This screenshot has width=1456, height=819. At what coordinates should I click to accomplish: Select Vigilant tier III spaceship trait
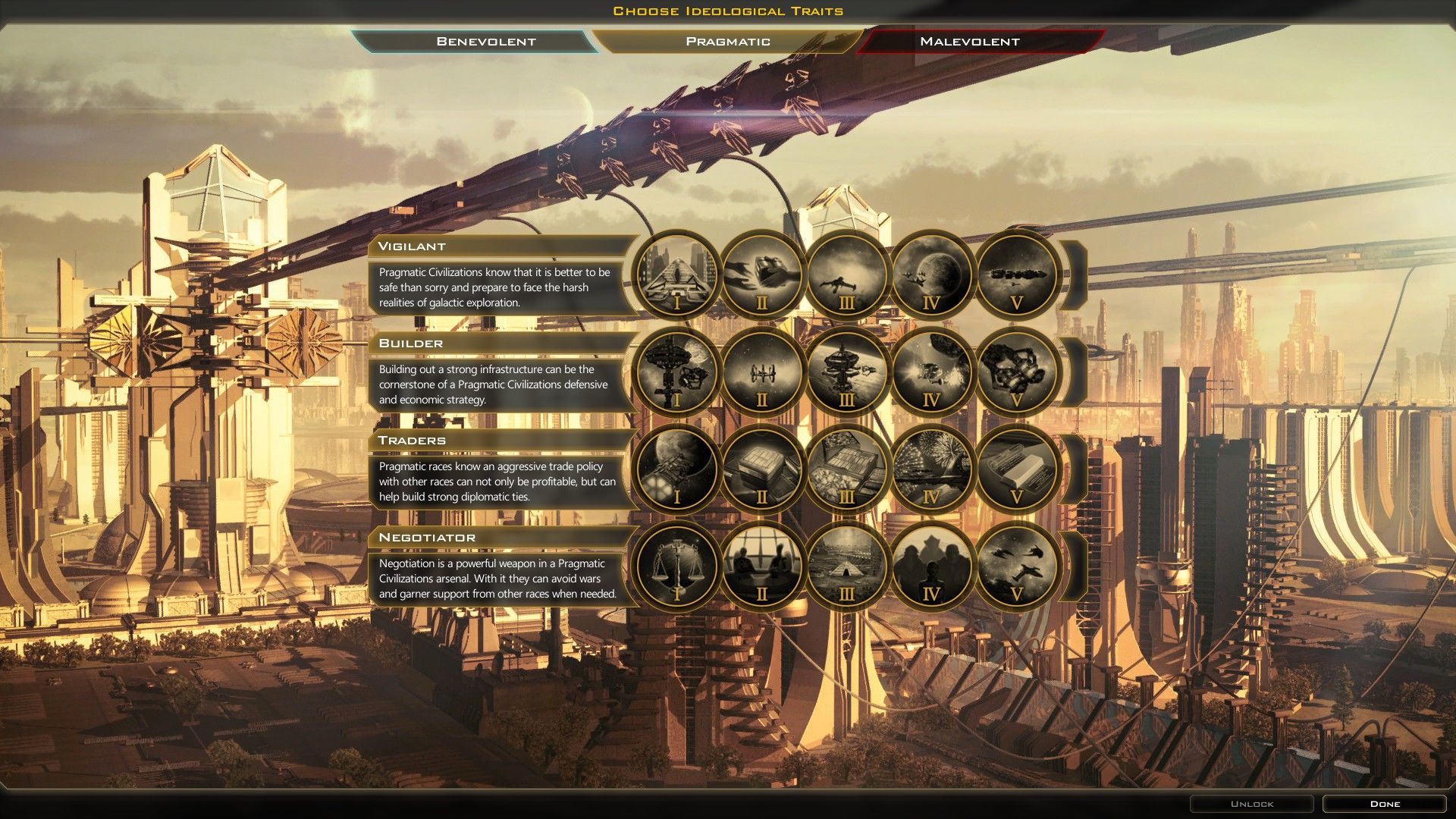(x=847, y=275)
